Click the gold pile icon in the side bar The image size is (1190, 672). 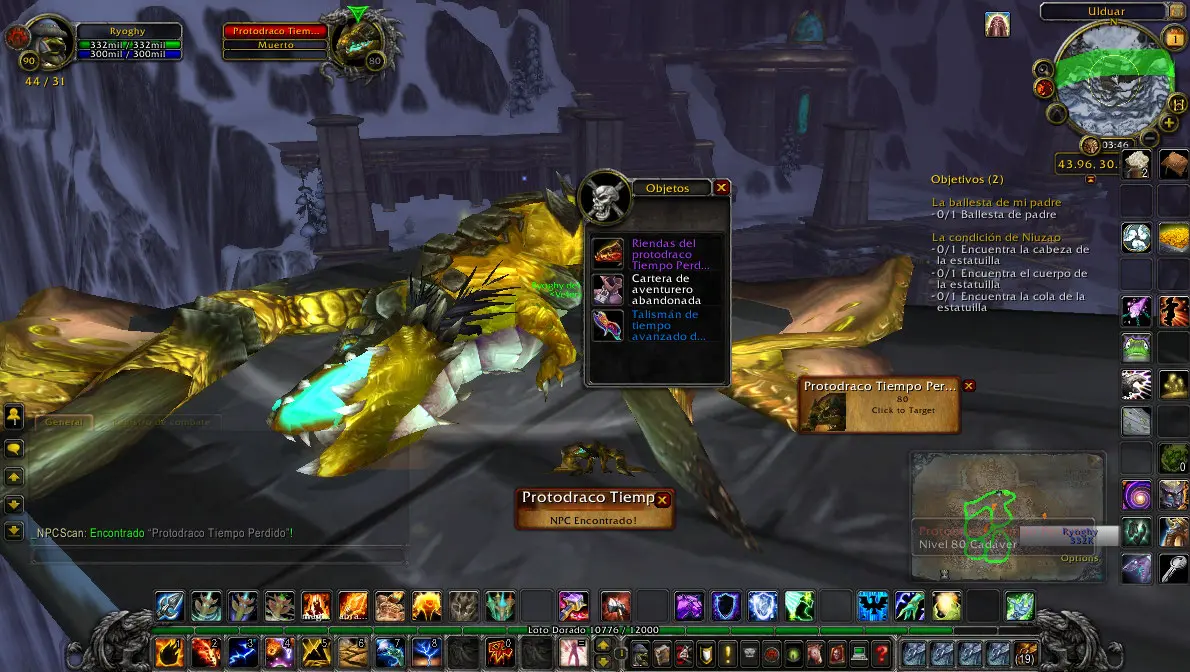[1174, 237]
